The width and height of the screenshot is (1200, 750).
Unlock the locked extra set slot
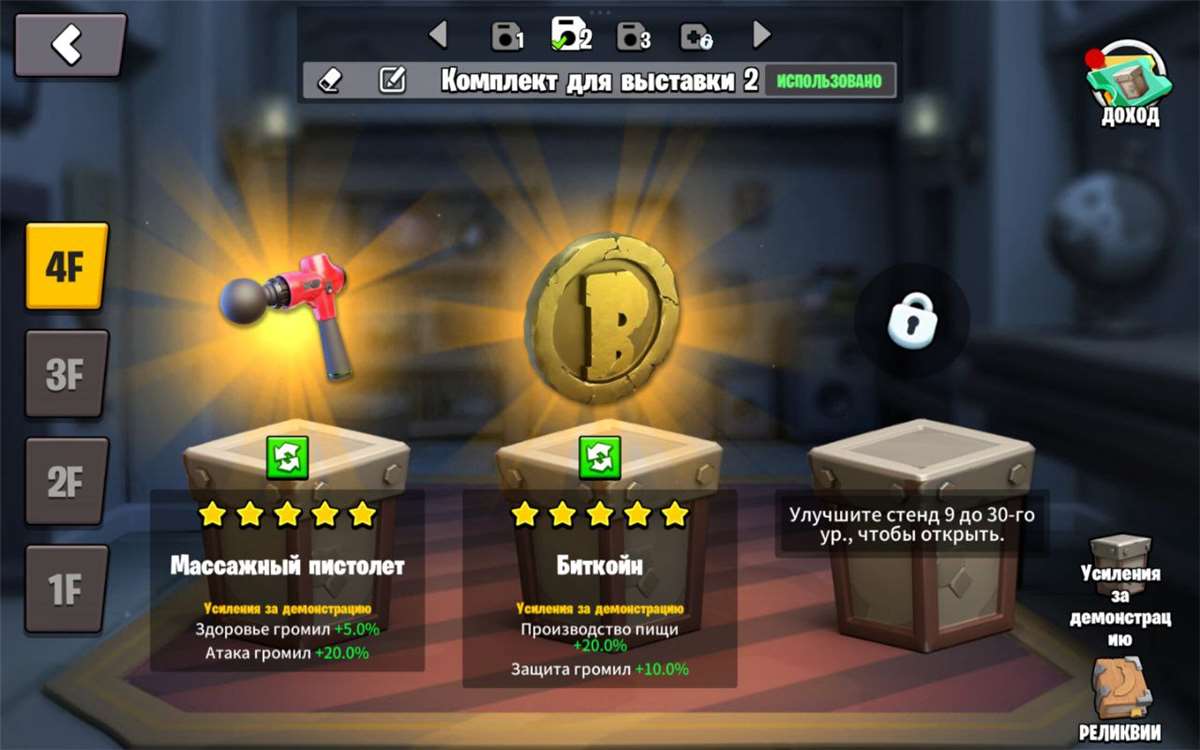pos(696,37)
